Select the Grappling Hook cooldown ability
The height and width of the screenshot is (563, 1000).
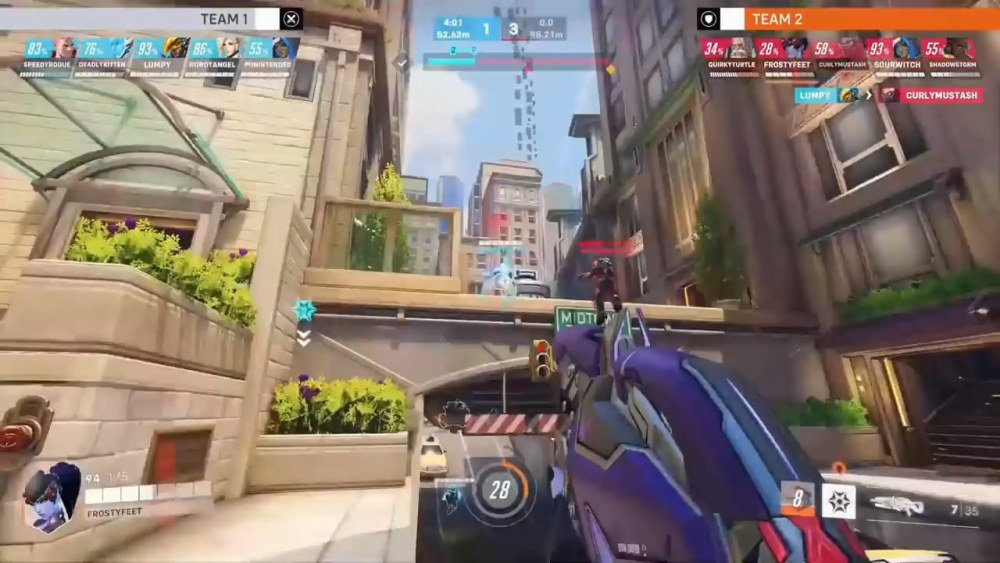click(797, 499)
